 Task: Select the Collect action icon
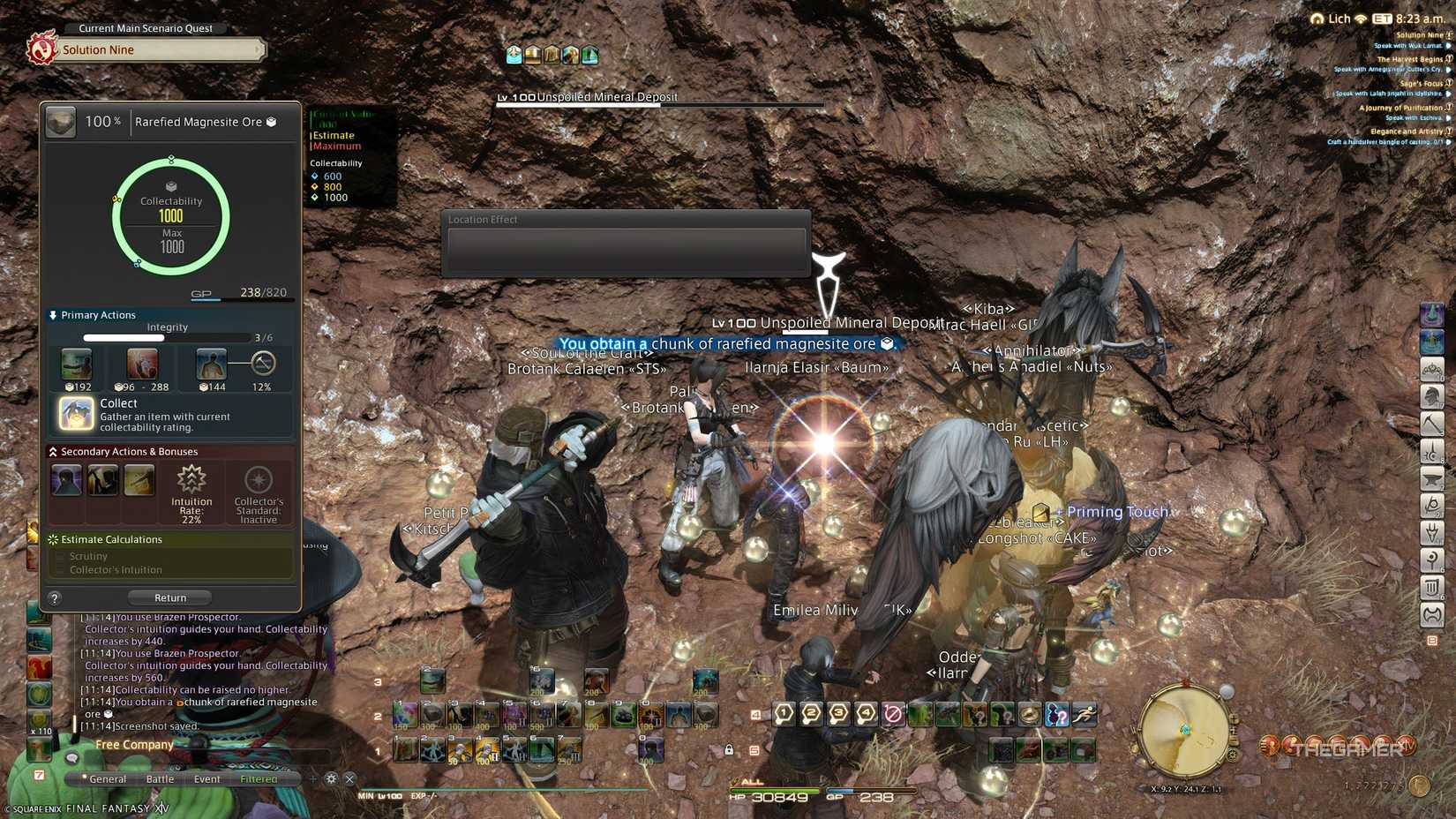pos(75,413)
